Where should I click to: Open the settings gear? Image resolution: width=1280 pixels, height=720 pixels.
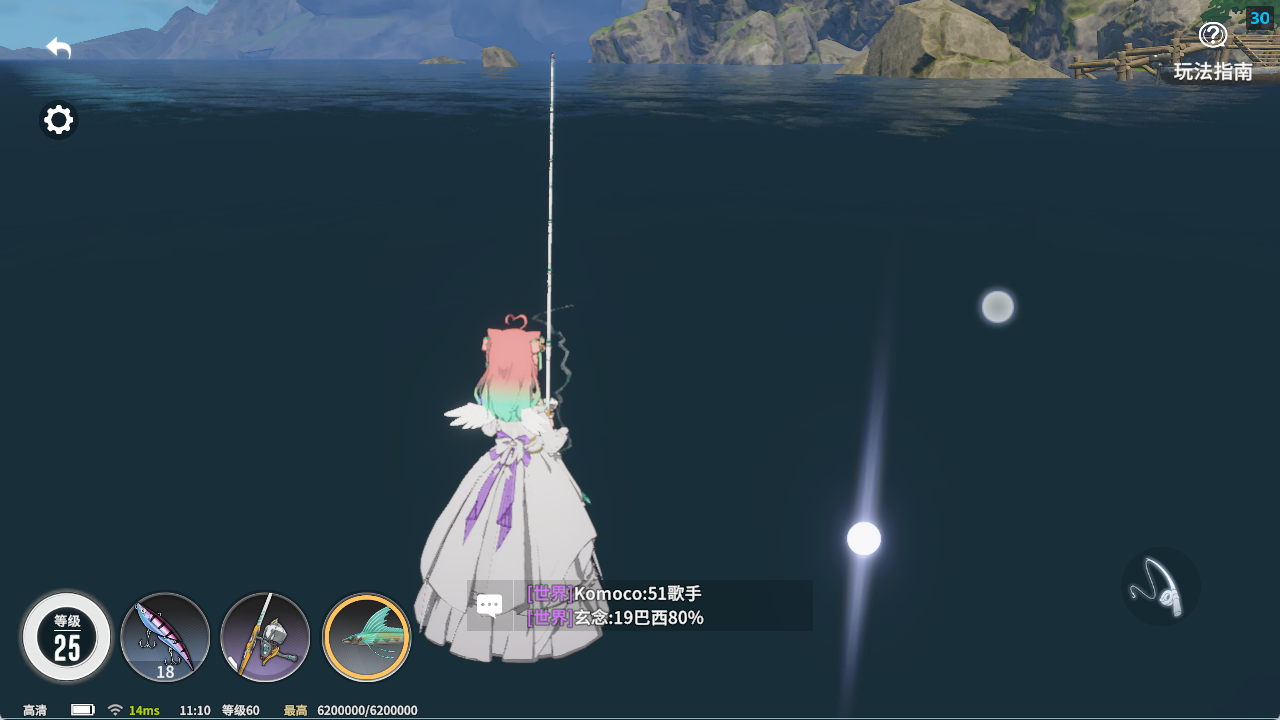pos(58,119)
